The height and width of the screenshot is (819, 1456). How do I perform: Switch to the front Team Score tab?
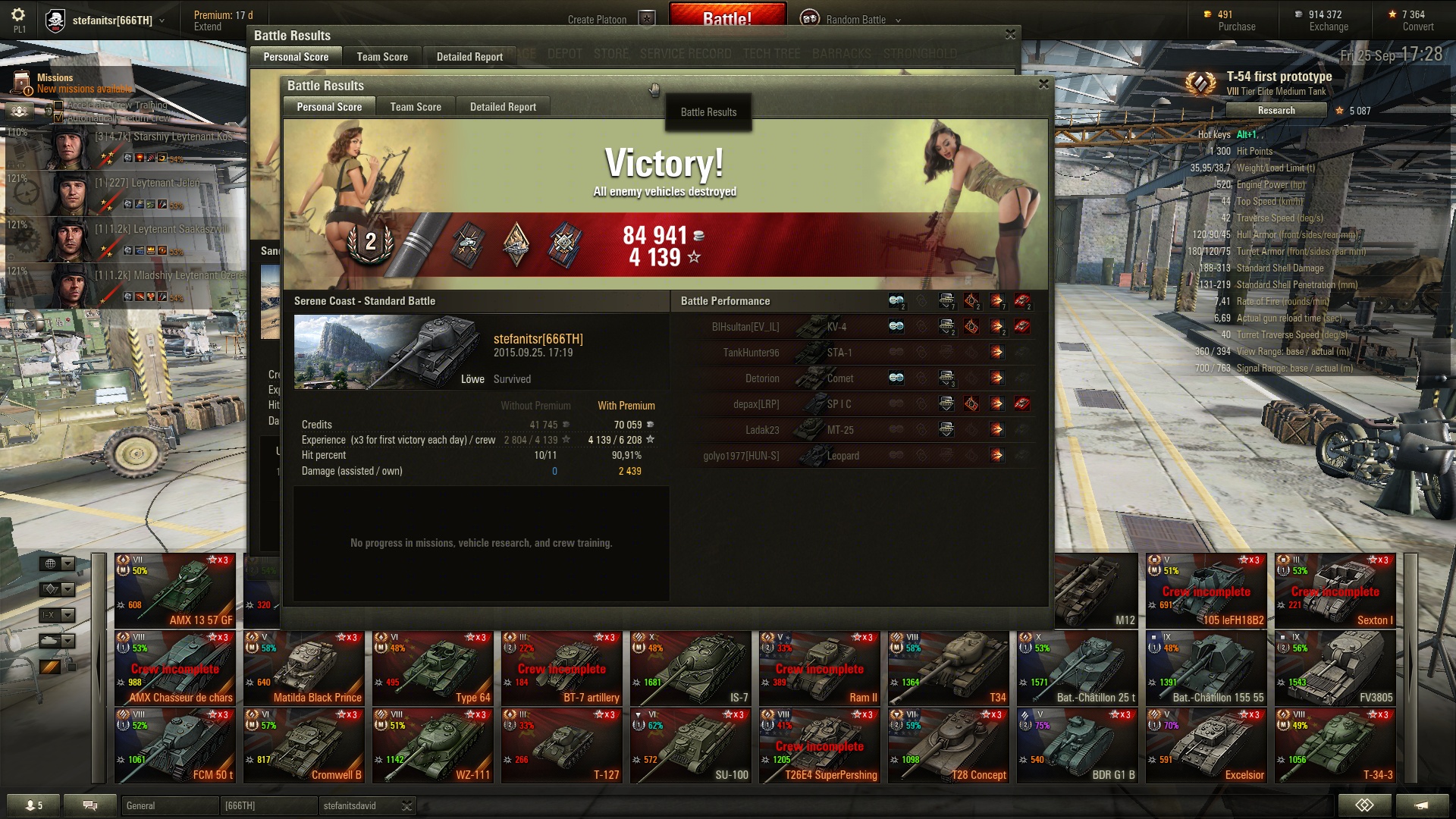pyautogui.click(x=416, y=107)
